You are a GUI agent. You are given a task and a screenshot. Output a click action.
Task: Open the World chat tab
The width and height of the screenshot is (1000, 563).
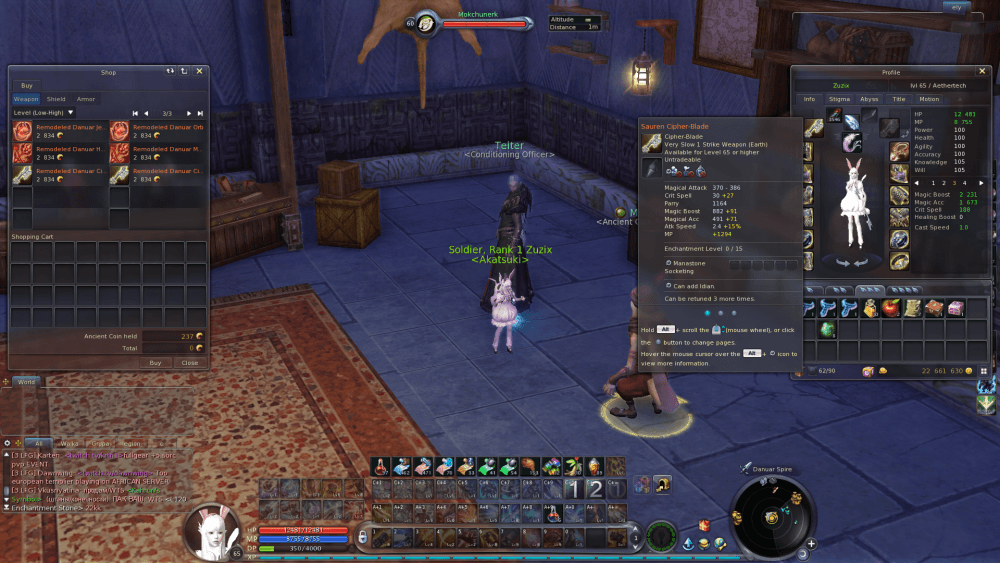point(27,382)
